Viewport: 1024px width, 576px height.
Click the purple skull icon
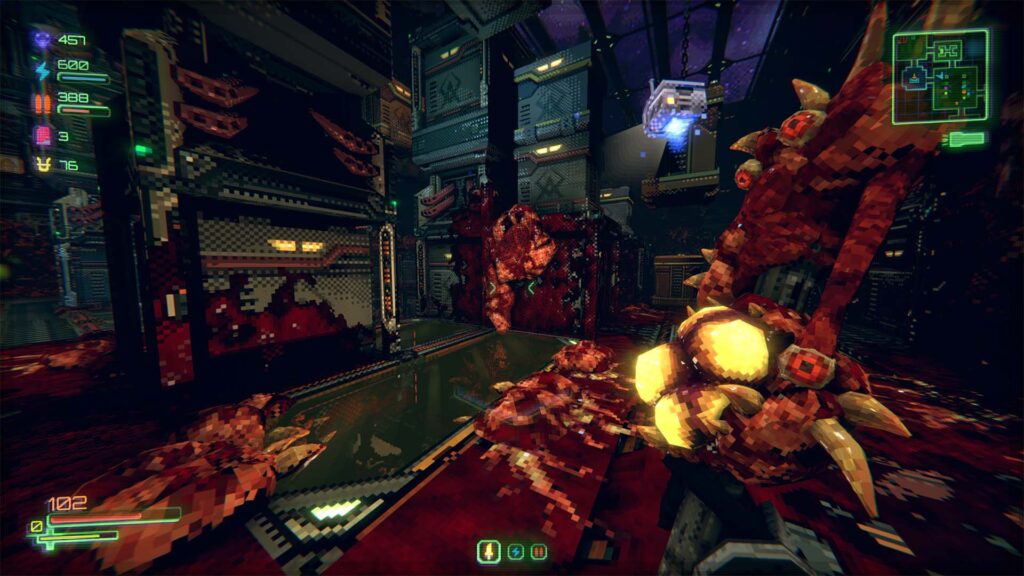click(43, 40)
